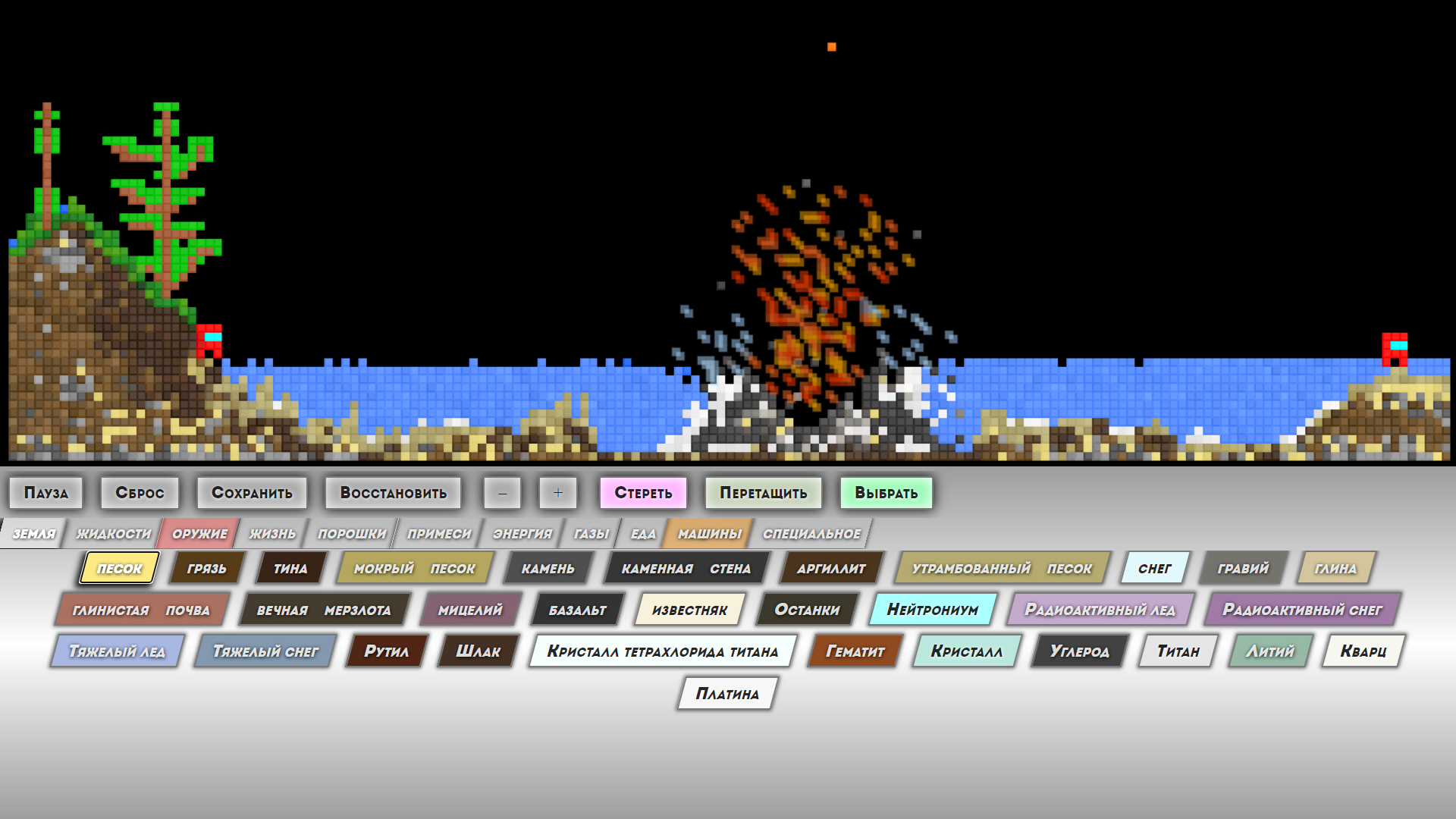Reset the world with Сброс

click(139, 492)
